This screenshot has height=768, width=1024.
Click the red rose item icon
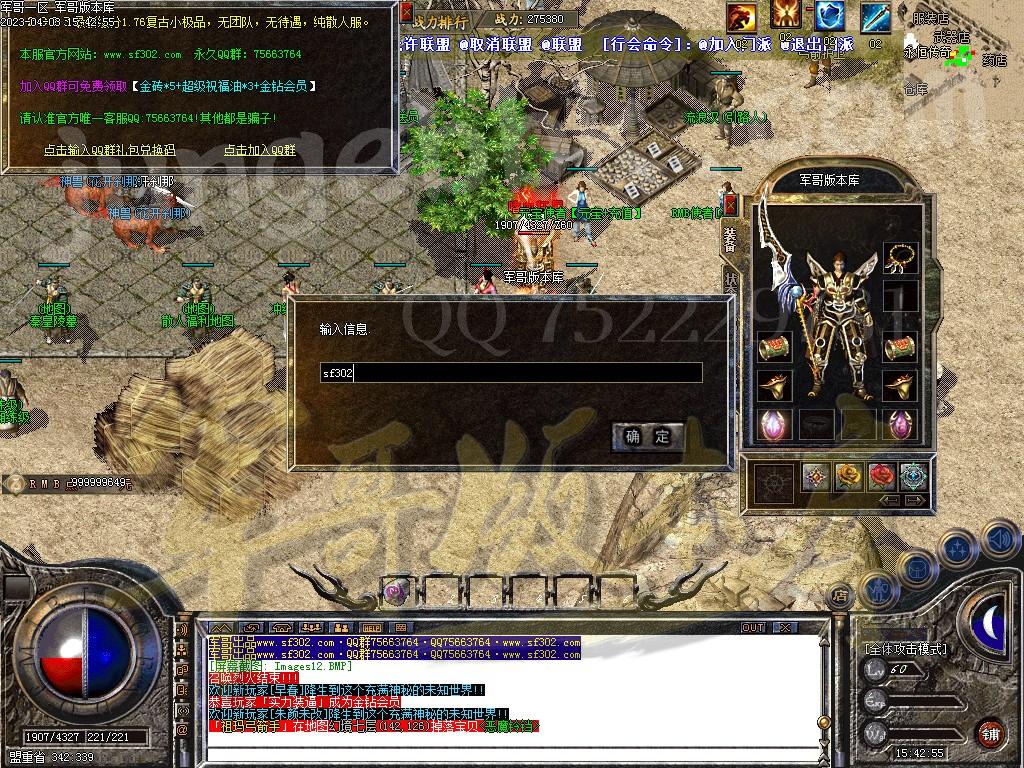[x=881, y=476]
